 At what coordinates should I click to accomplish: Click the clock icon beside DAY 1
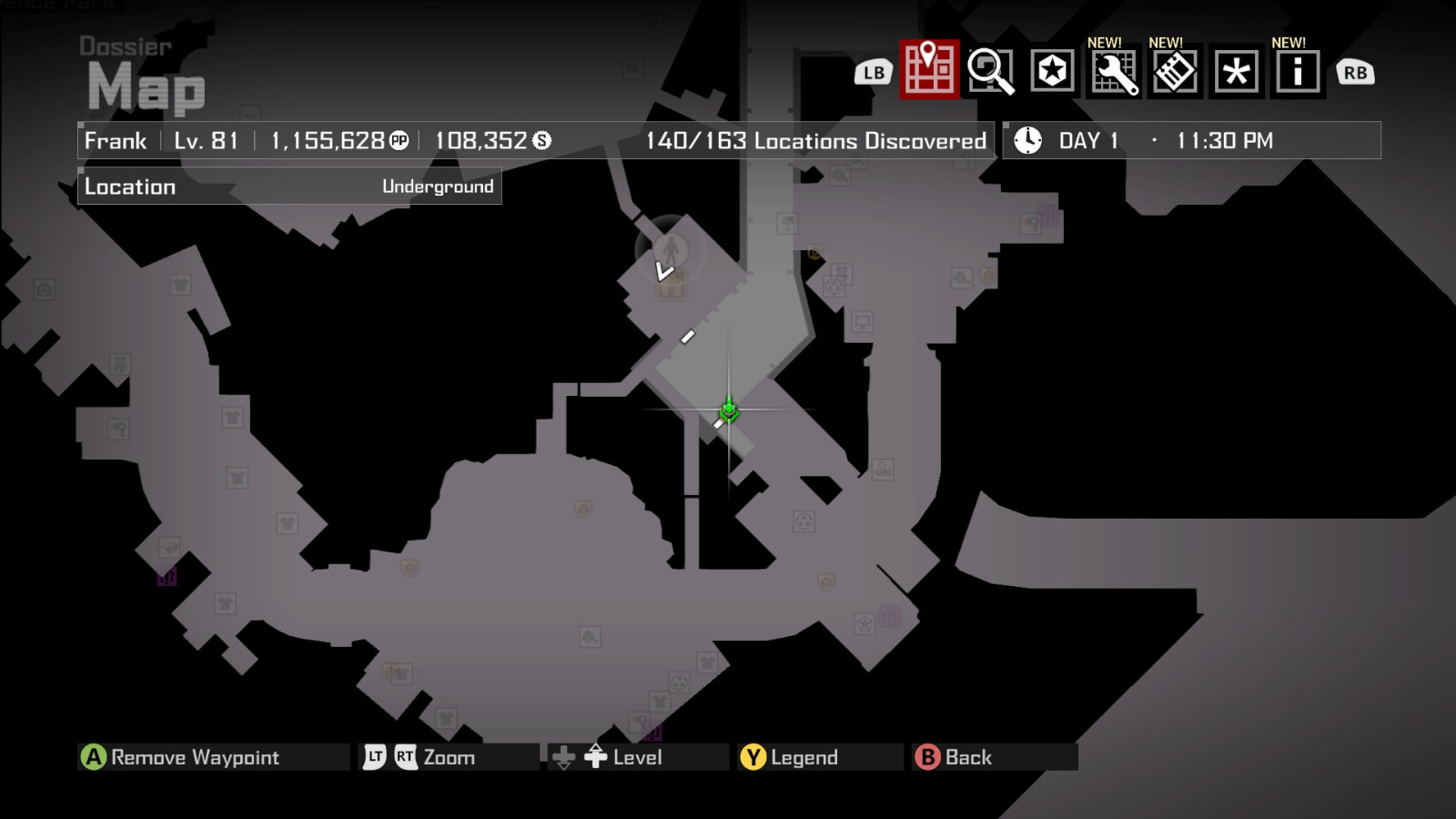pyautogui.click(x=1027, y=140)
